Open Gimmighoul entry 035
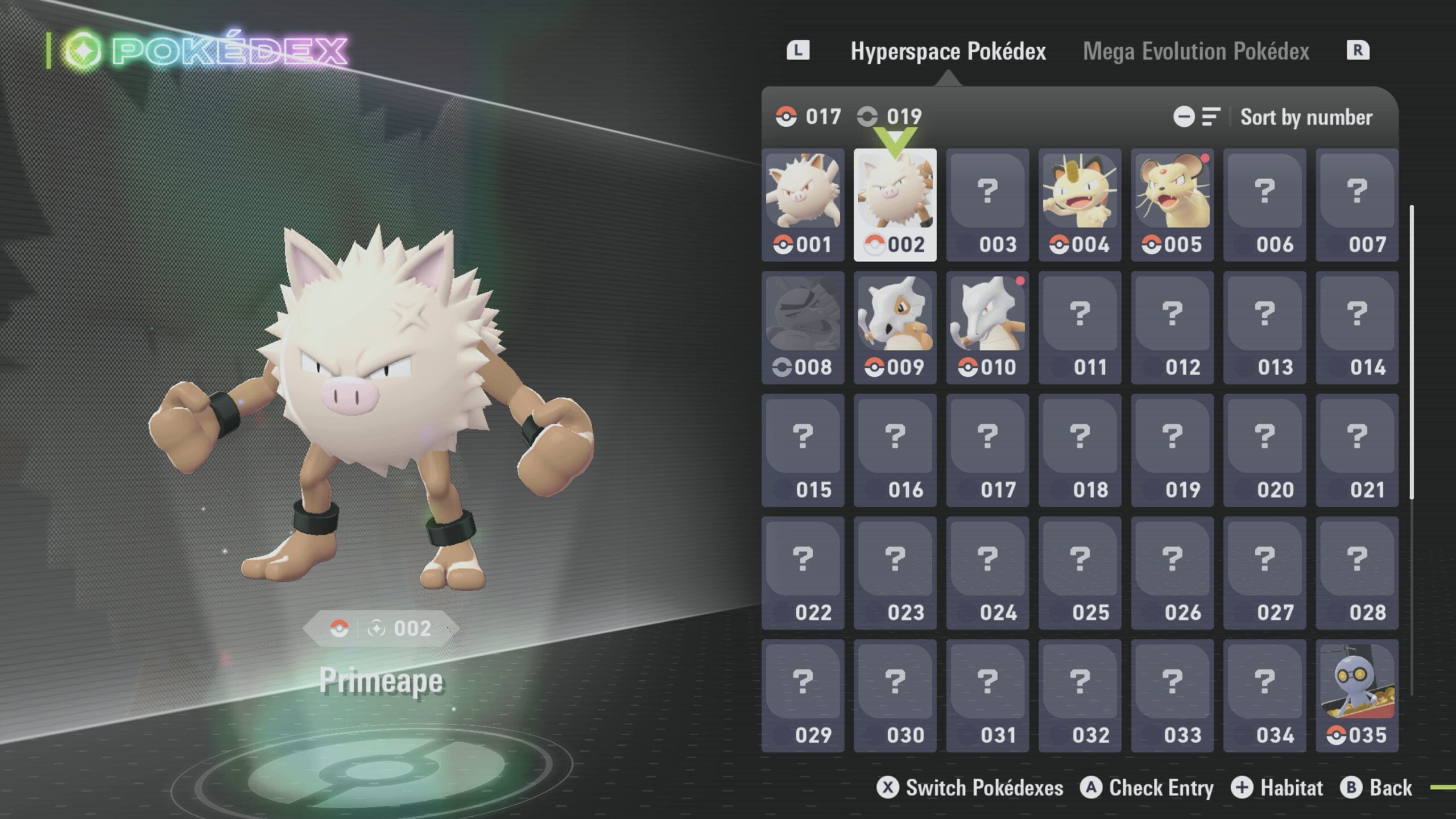The height and width of the screenshot is (819, 1456). click(x=1356, y=696)
